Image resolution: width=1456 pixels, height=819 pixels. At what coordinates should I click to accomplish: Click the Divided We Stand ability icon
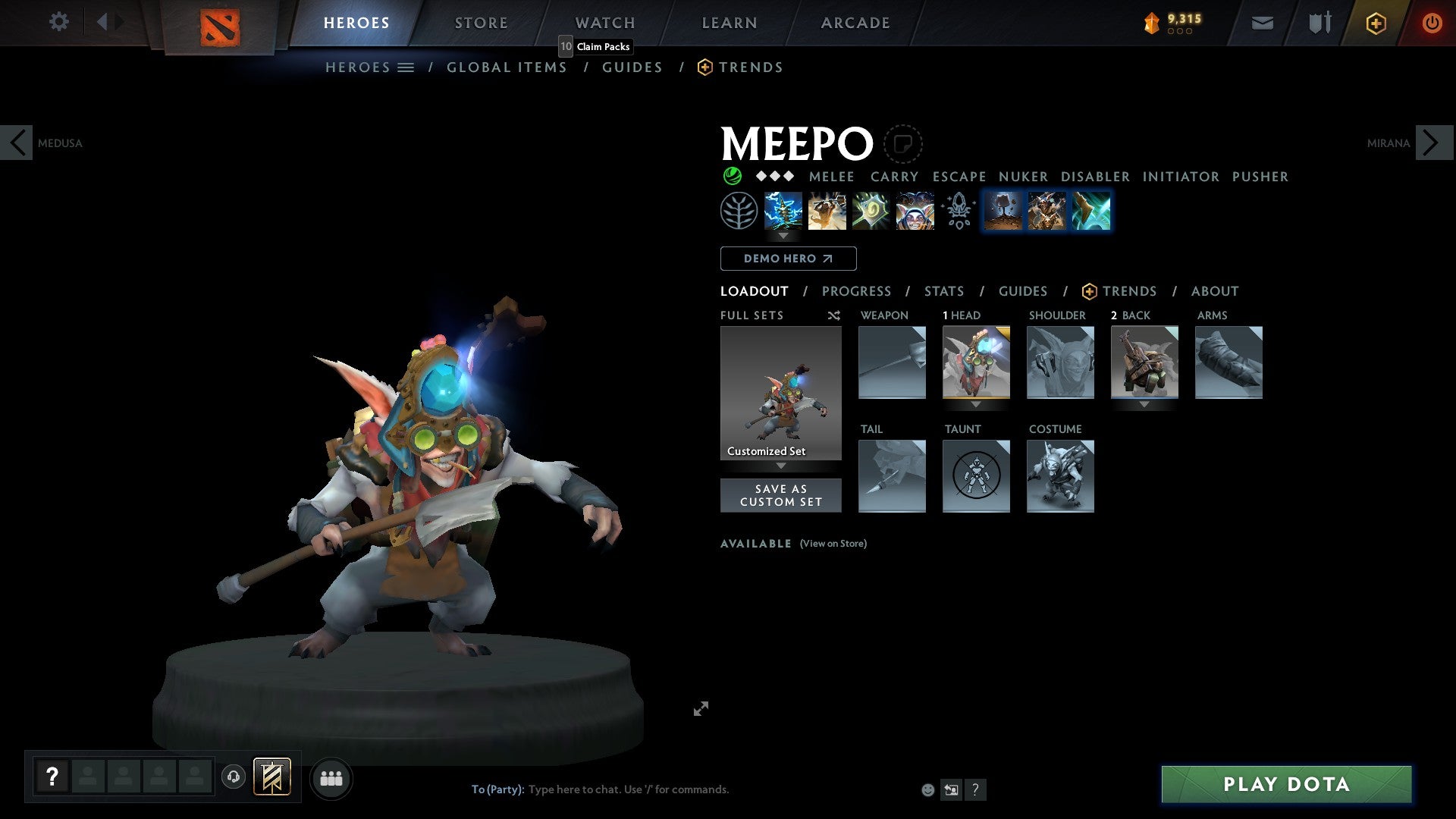click(914, 211)
